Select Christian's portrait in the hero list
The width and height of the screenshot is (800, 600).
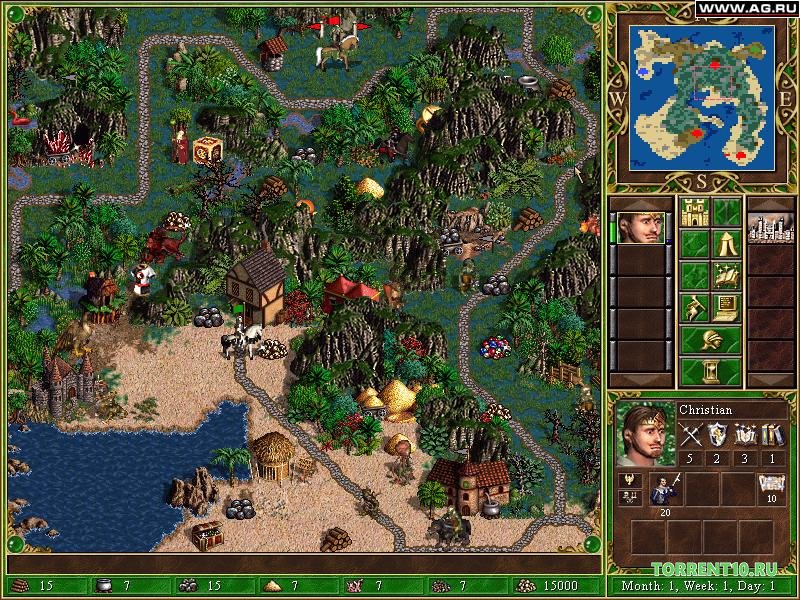(x=638, y=228)
